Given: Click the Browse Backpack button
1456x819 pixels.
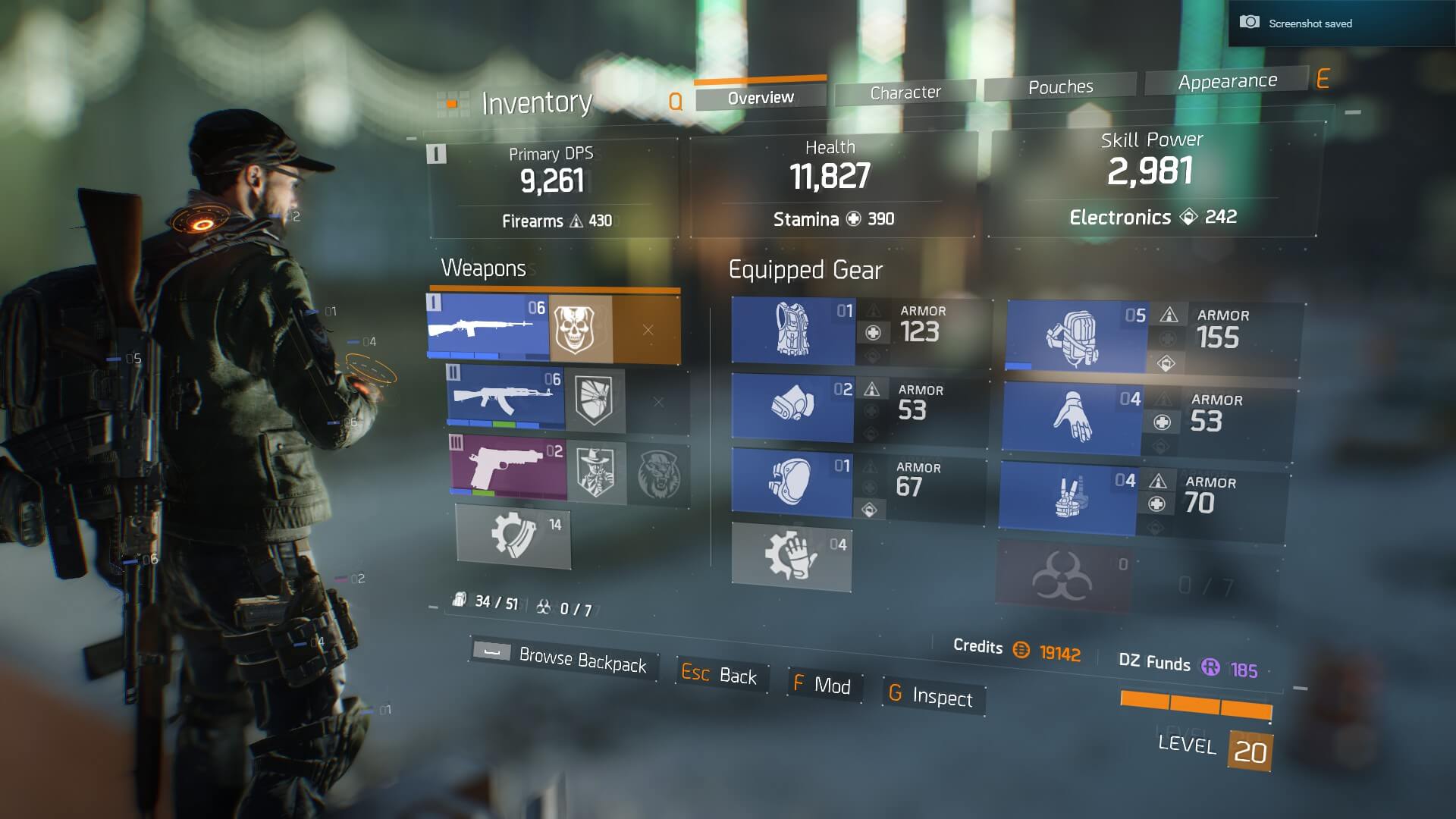Looking at the screenshot, I should [x=564, y=657].
